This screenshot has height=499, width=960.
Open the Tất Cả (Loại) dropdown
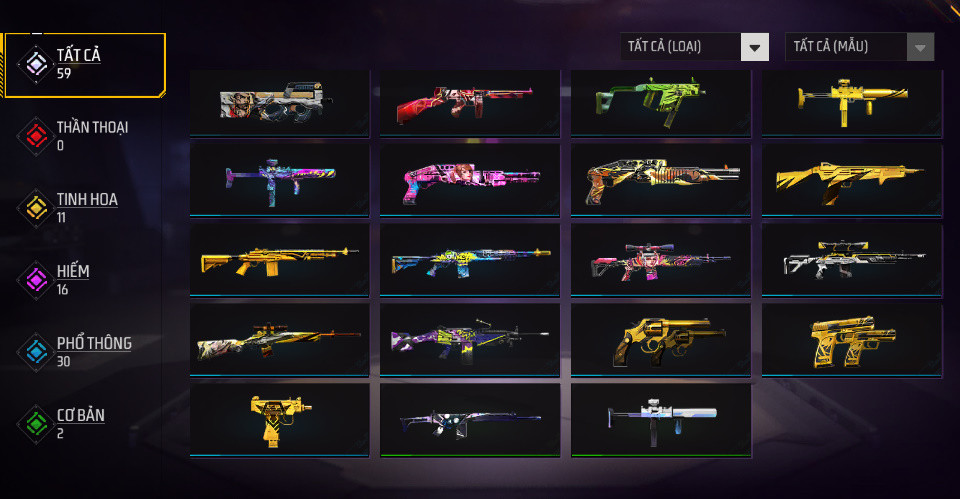(x=695, y=46)
